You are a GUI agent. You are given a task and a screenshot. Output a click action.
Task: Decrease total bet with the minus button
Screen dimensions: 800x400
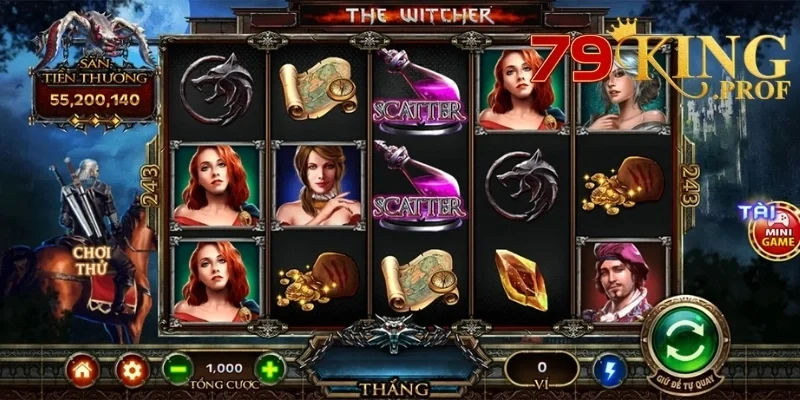point(178,369)
